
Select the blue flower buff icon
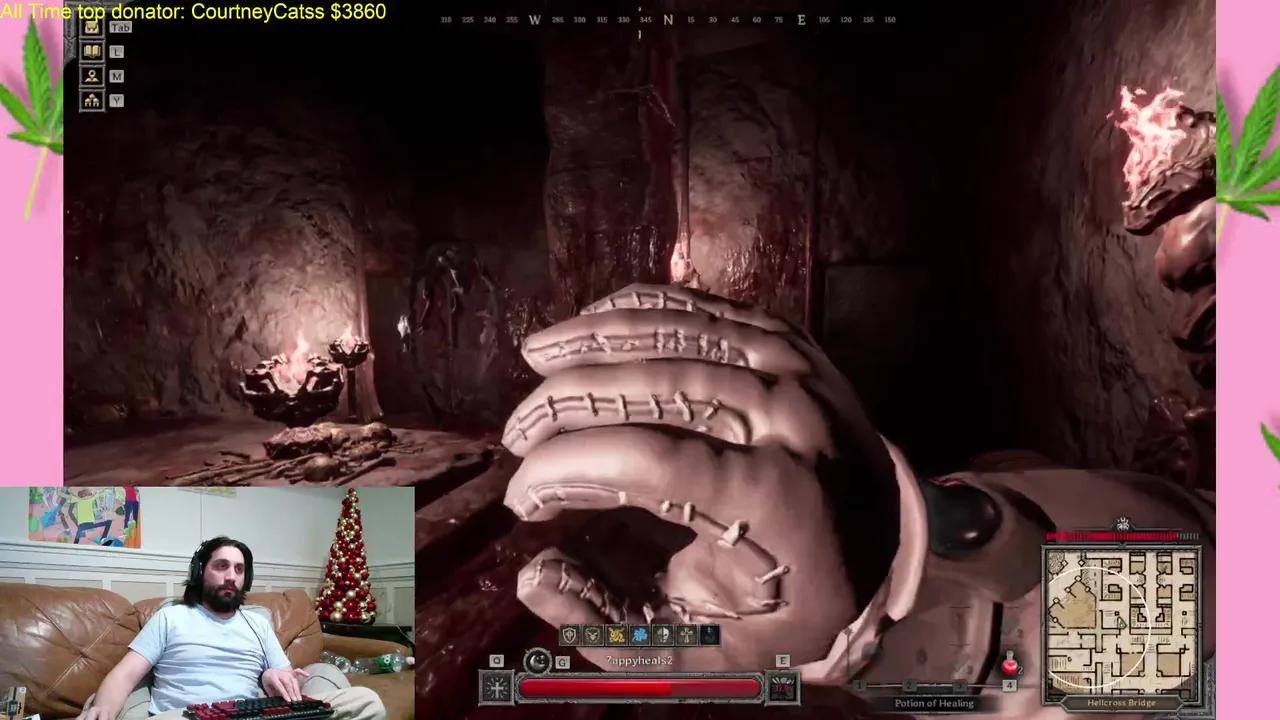pyautogui.click(x=639, y=635)
